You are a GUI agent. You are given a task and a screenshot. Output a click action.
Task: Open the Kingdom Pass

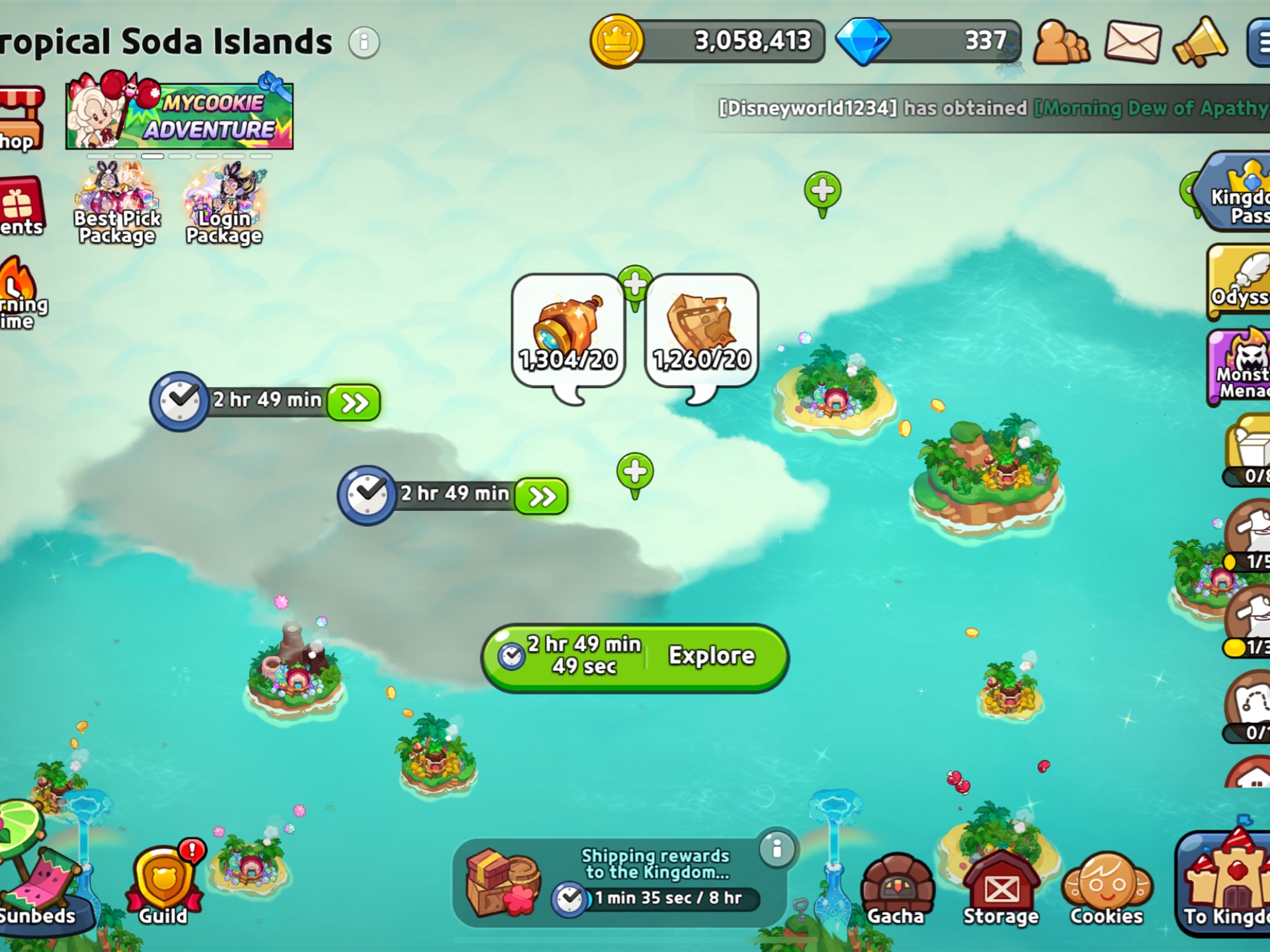pyautogui.click(x=1238, y=193)
